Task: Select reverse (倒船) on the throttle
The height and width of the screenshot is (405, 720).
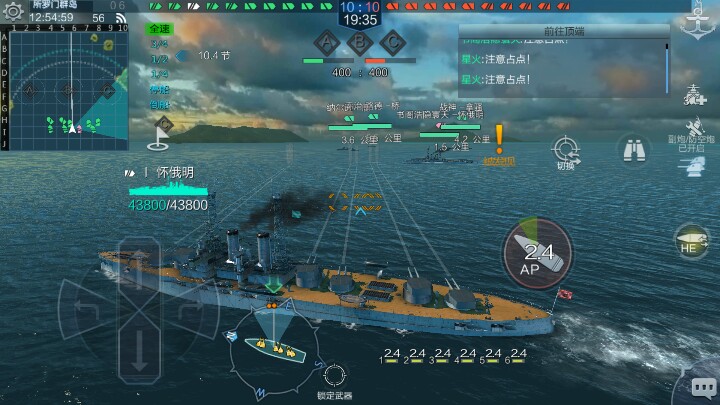Action: click(x=159, y=104)
